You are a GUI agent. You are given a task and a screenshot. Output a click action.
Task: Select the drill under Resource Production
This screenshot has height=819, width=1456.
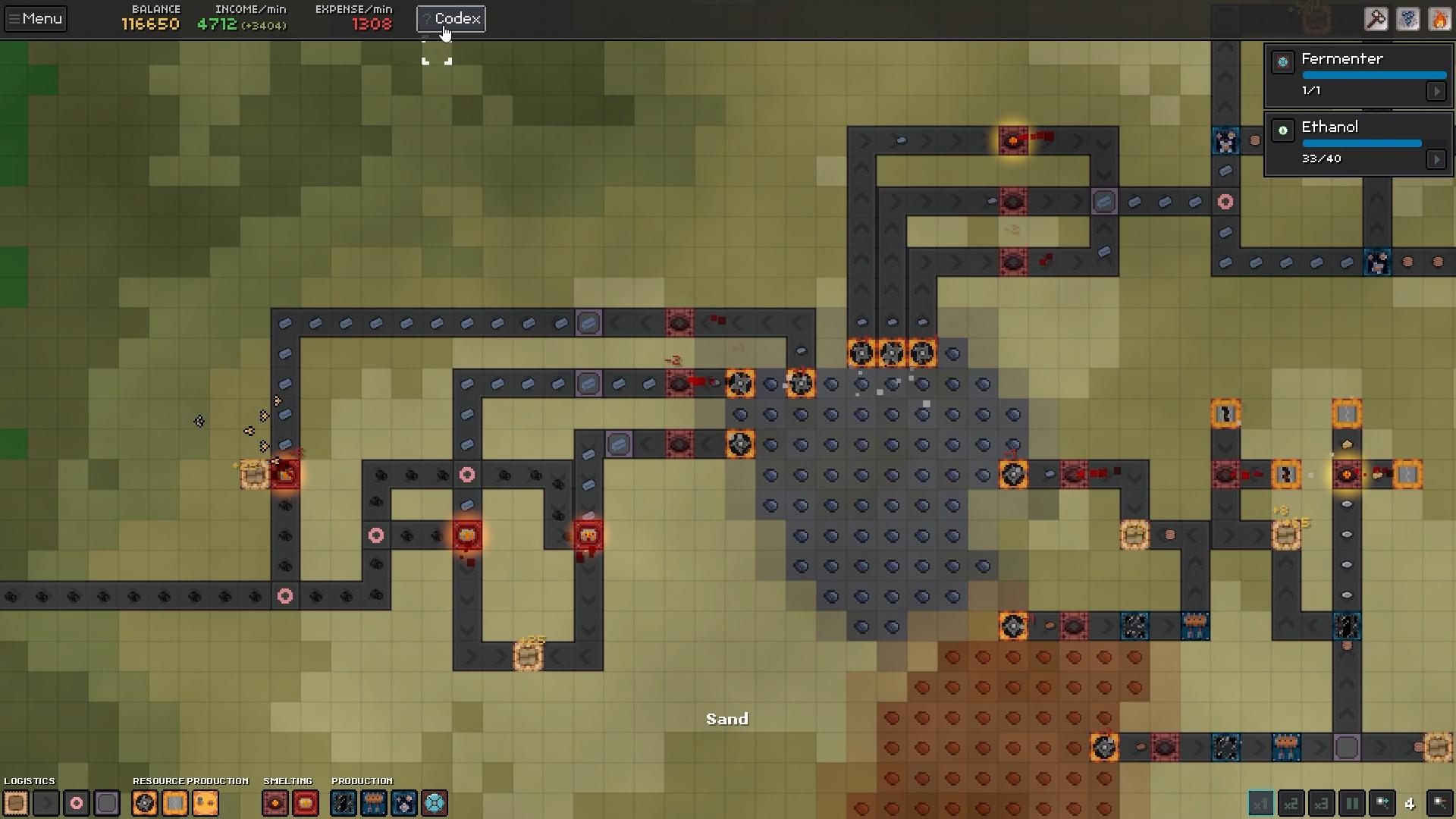pos(145,803)
